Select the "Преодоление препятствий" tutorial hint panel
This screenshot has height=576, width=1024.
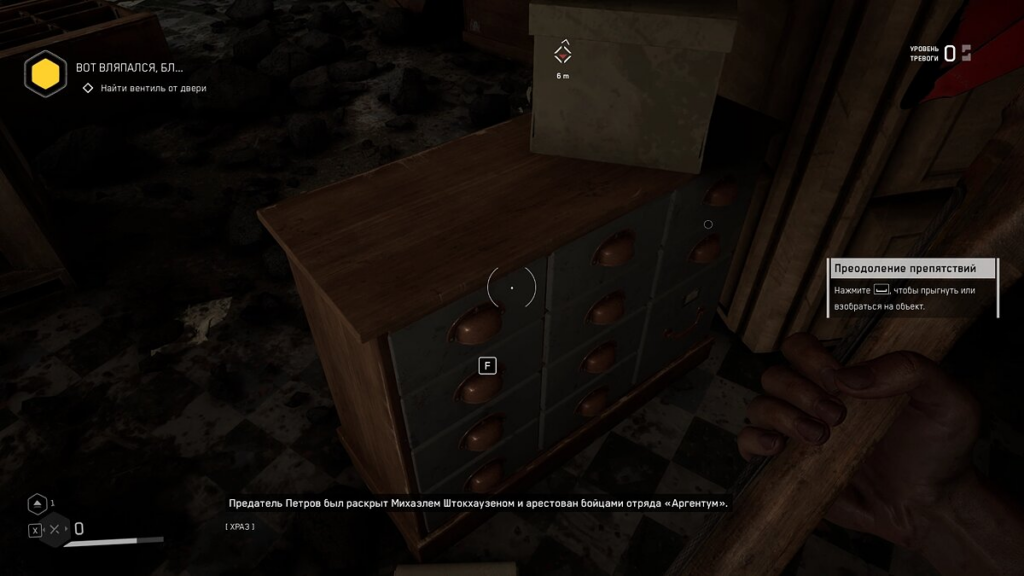[912, 287]
